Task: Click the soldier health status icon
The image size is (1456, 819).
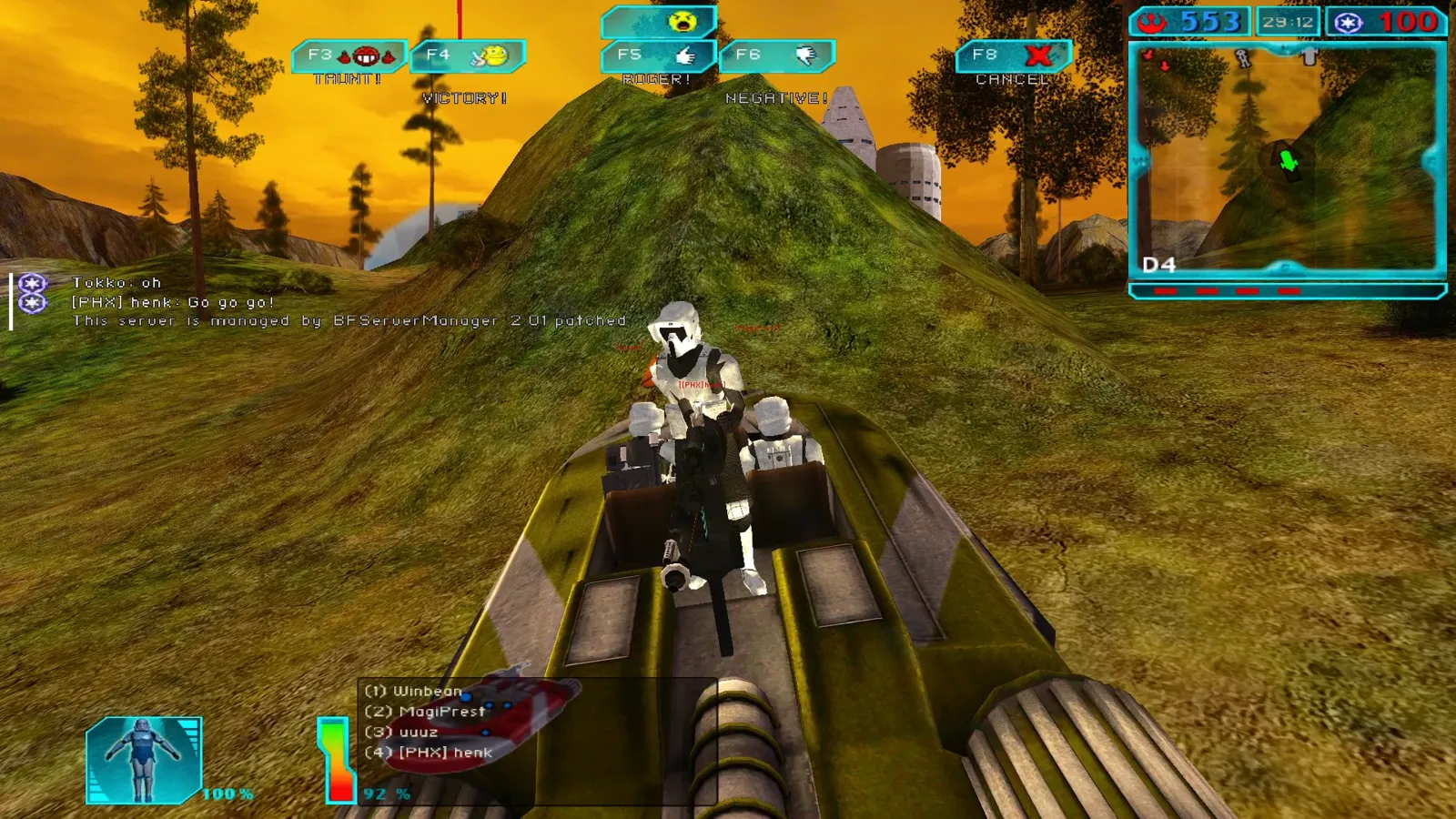Action: click(144, 760)
